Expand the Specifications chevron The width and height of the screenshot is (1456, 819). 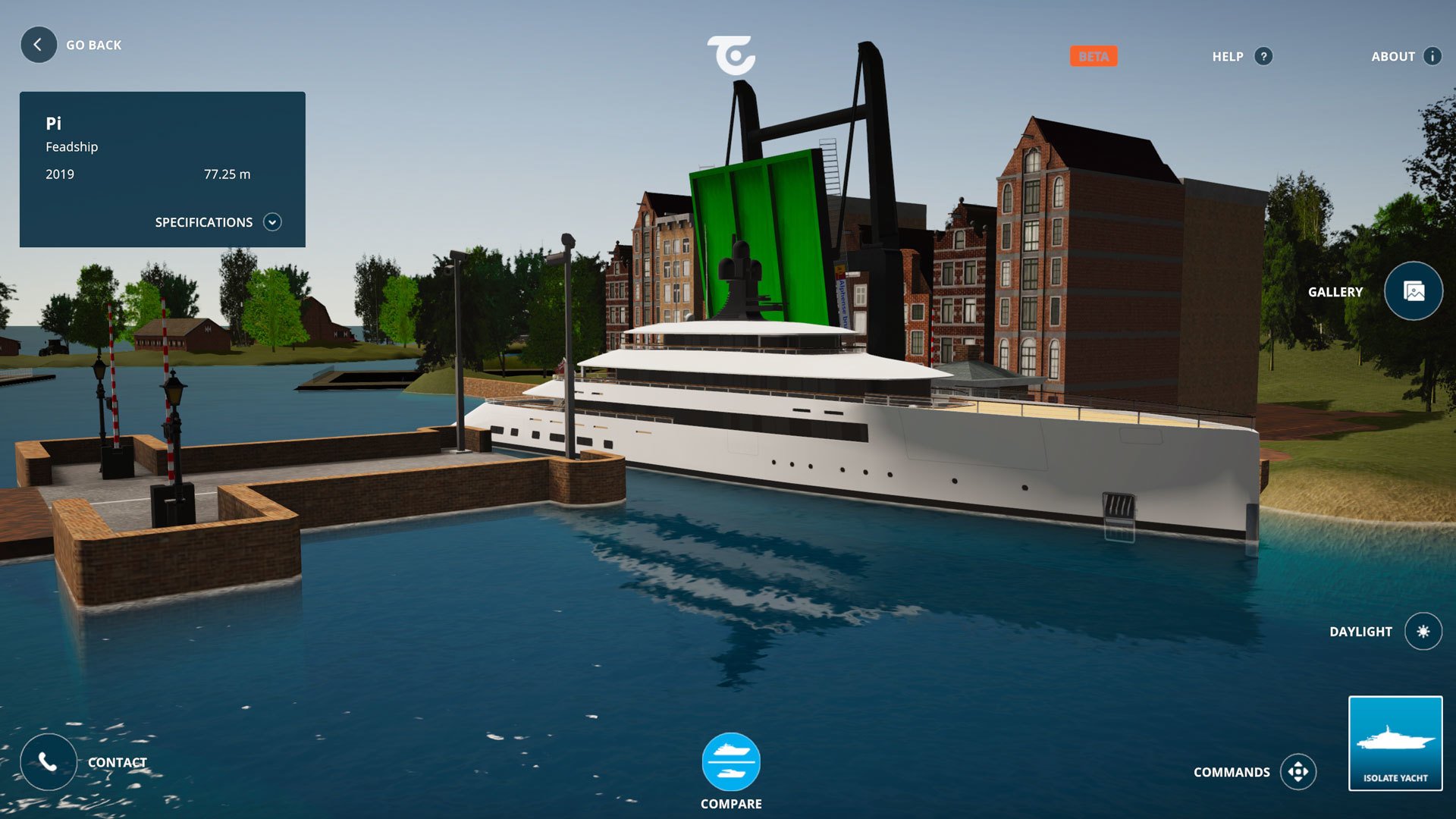273,221
